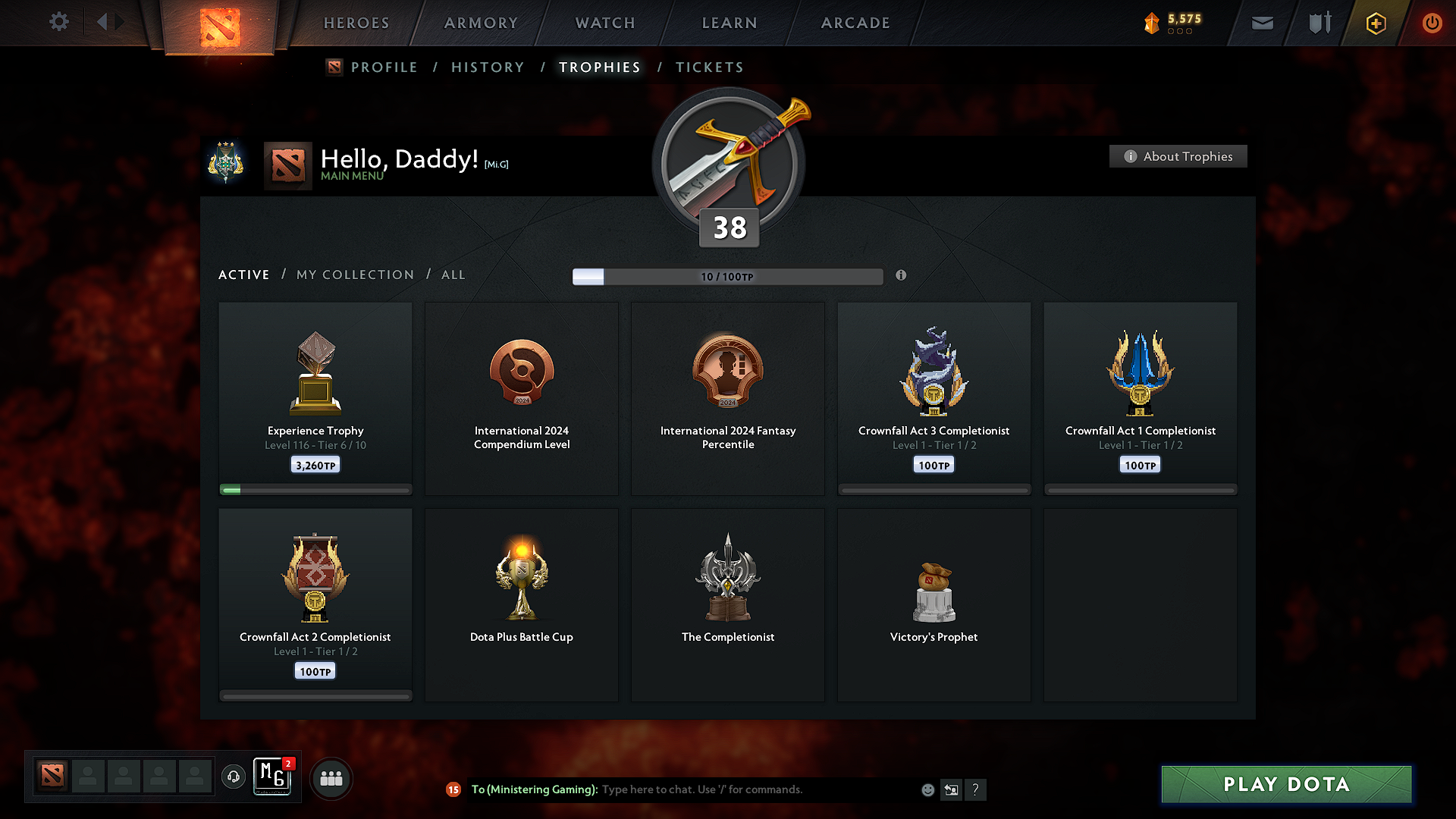Open the mail notifications icon

pyautogui.click(x=1262, y=23)
